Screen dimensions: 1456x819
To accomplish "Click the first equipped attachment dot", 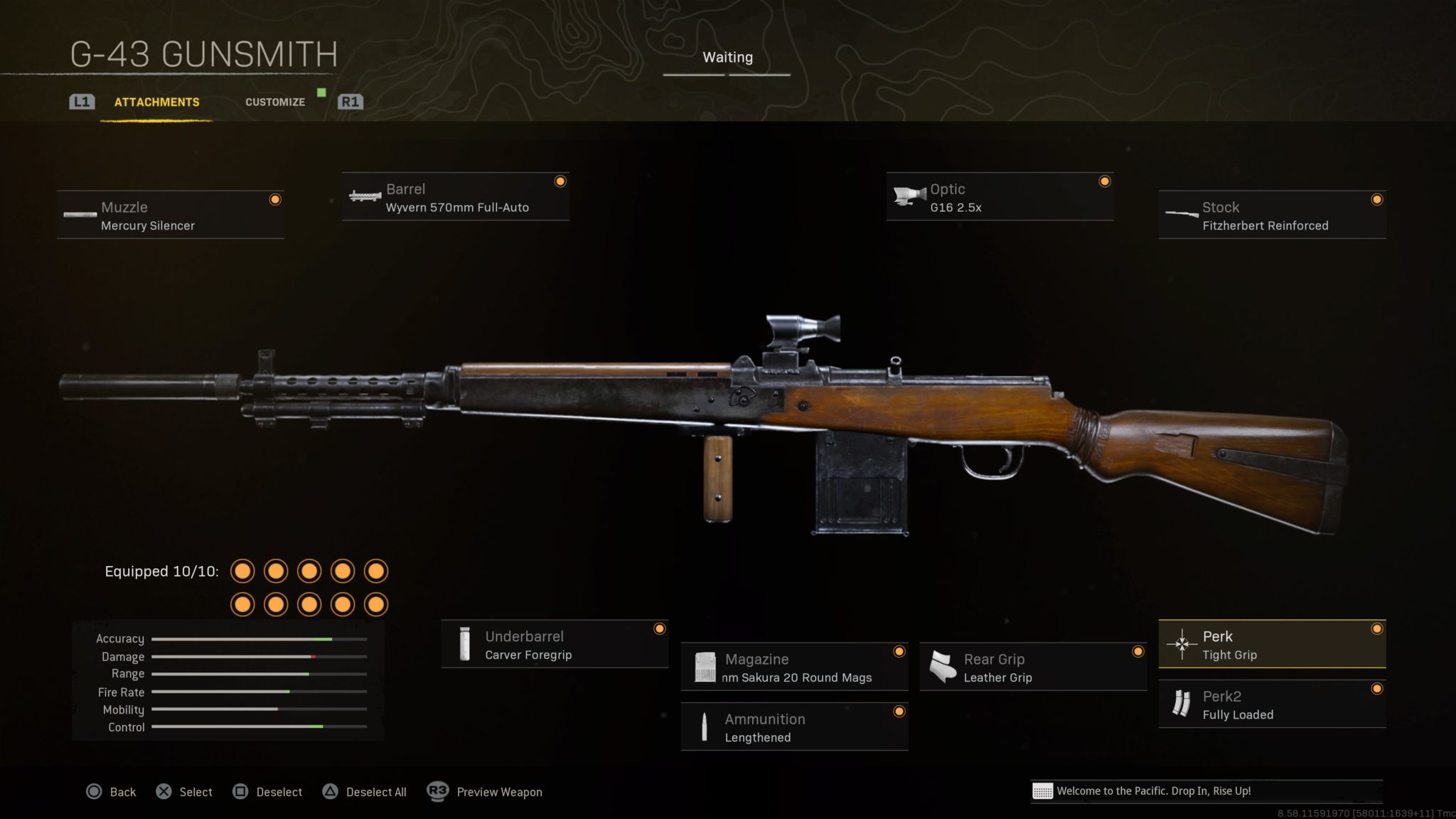I will point(243,571).
